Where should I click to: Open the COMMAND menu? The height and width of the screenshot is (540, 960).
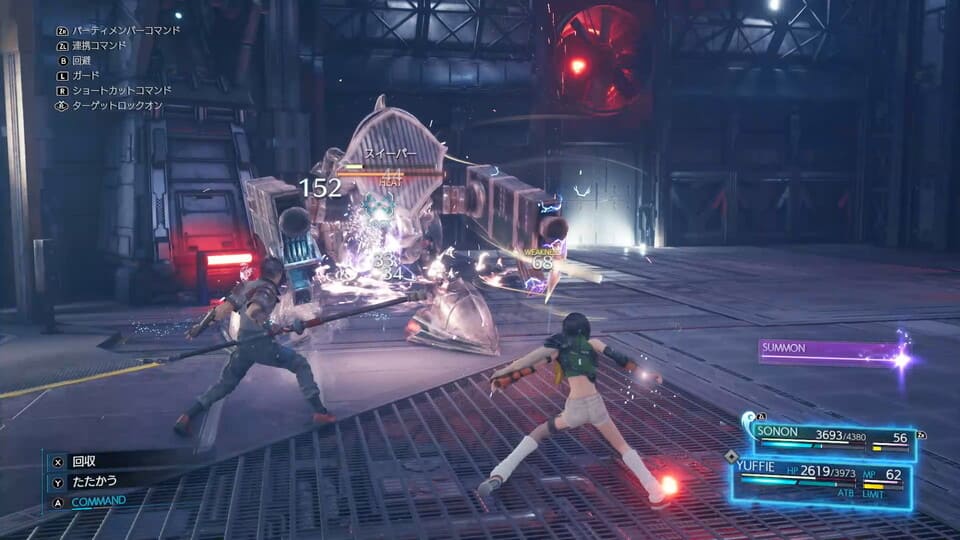[x=97, y=501]
